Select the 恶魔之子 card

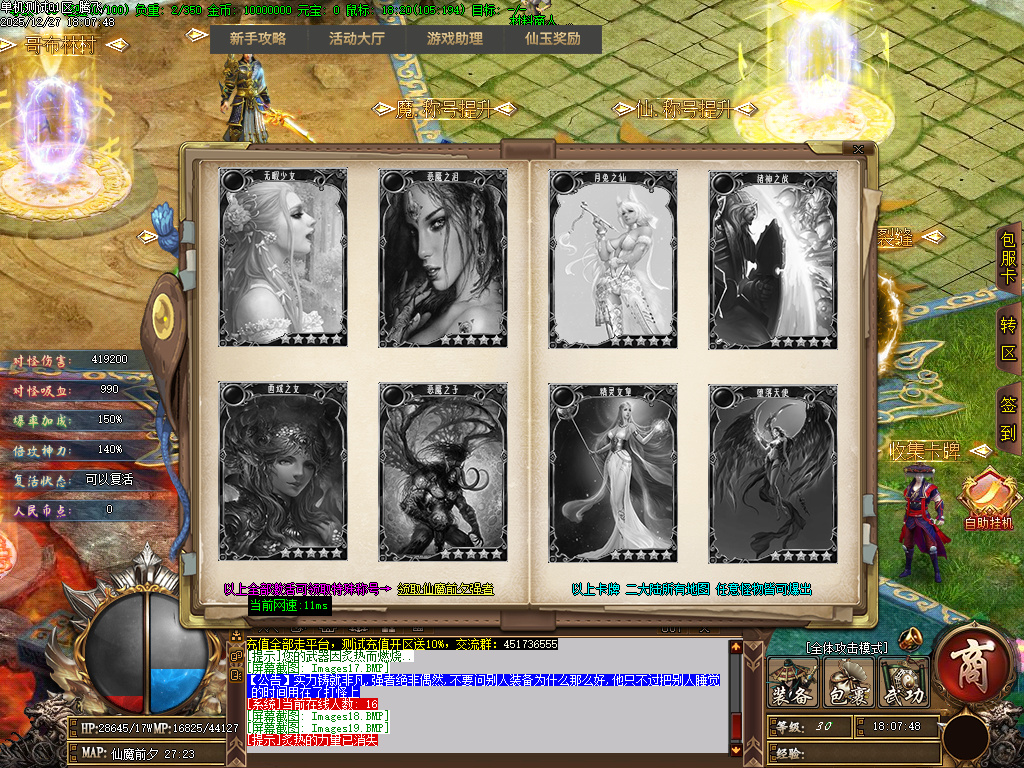click(443, 472)
